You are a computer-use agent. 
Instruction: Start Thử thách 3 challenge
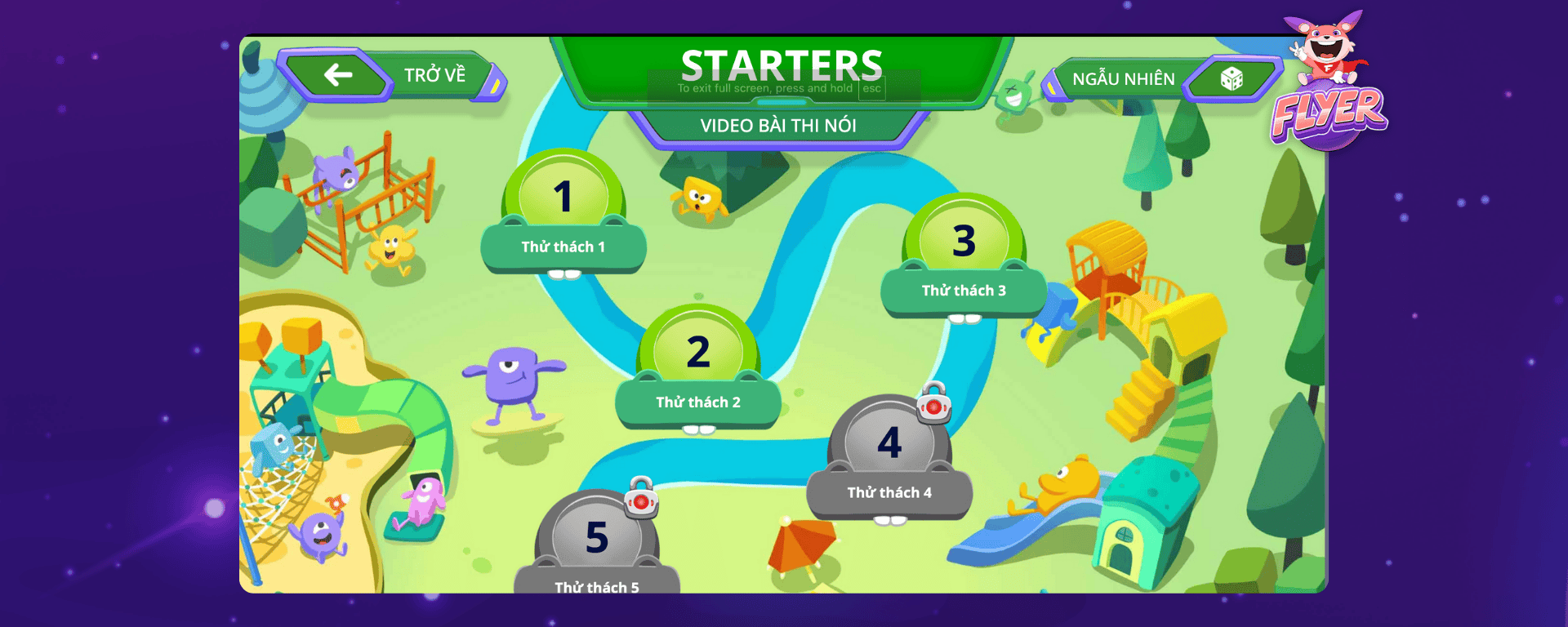point(964,257)
